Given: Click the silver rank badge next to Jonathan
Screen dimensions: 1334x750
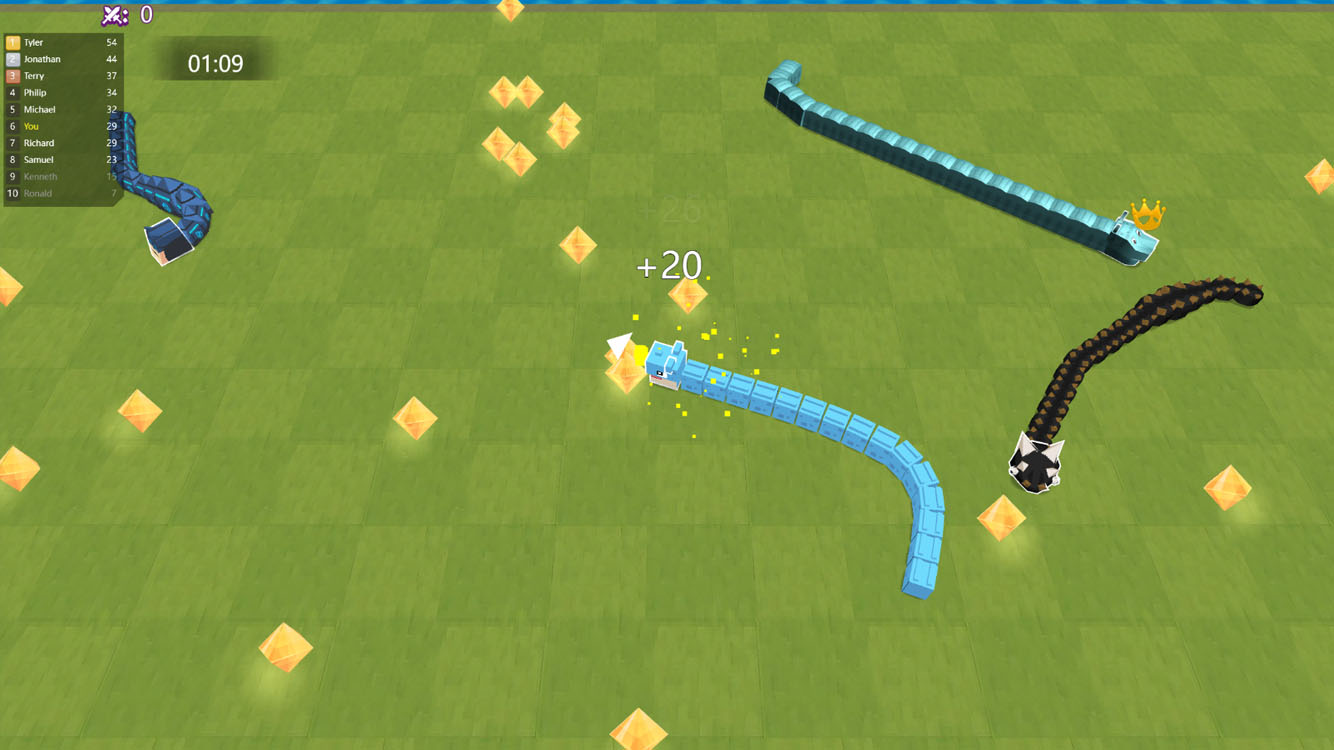Looking at the screenshot, I should click(x=12, y=58).
